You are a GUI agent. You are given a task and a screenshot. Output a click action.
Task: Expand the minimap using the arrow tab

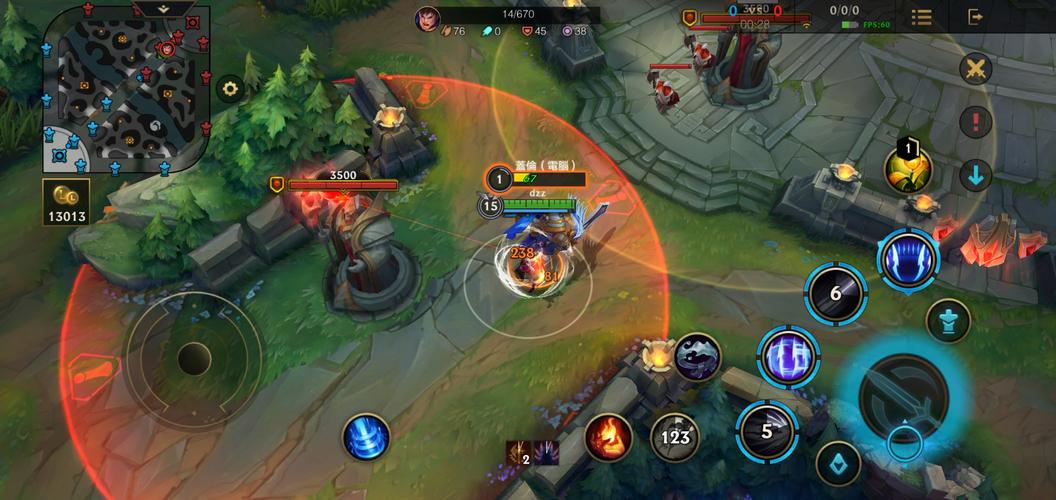pos(163,8)
